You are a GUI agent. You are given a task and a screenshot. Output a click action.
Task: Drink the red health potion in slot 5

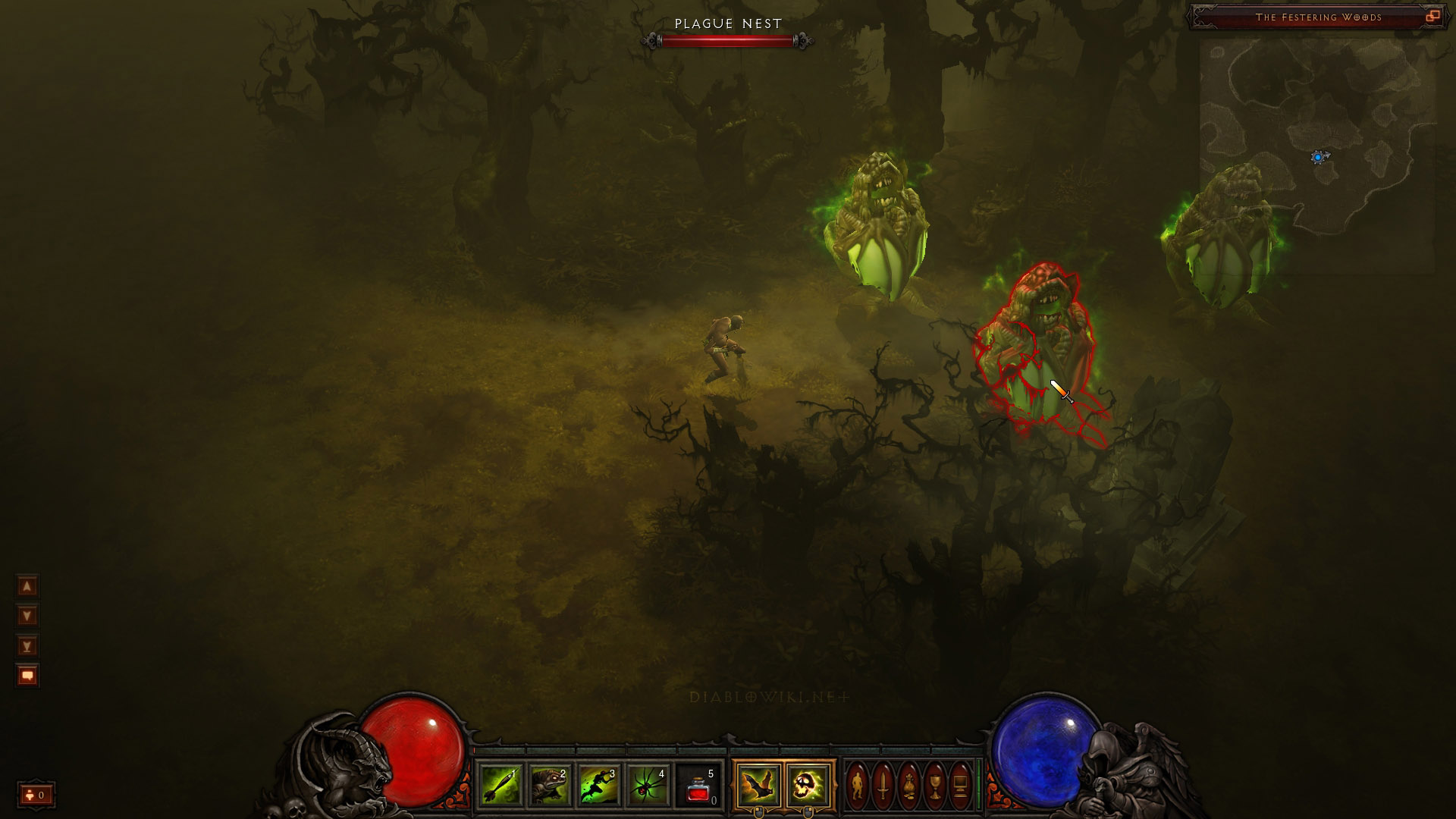(x=698, y=786)
